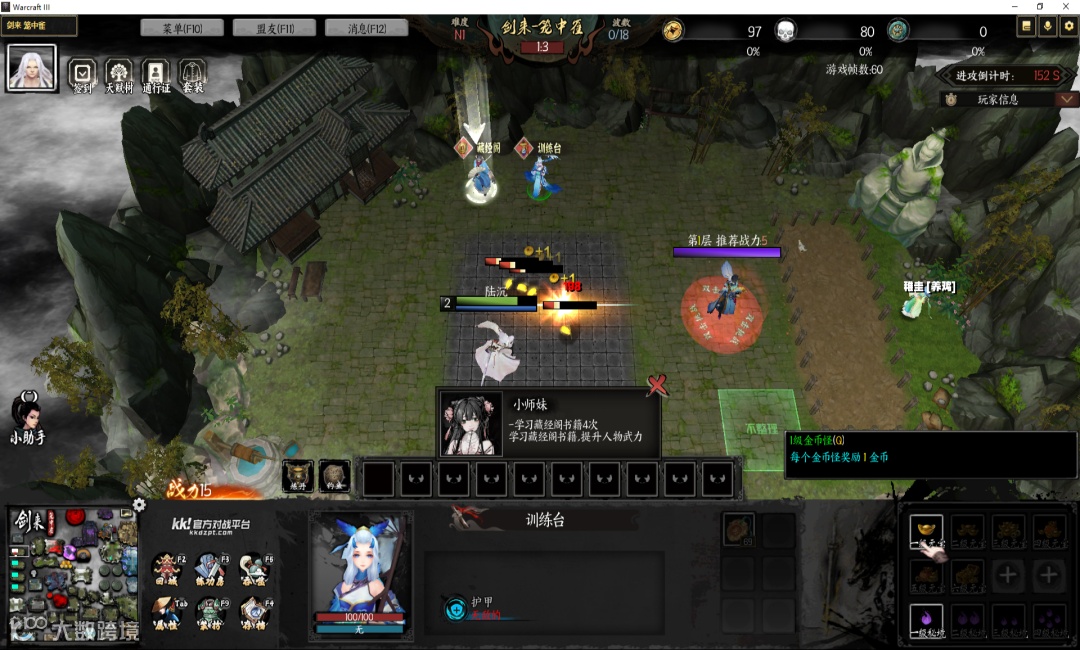
Task: Open the 菜单 (F10) menu
Action: 182,28
